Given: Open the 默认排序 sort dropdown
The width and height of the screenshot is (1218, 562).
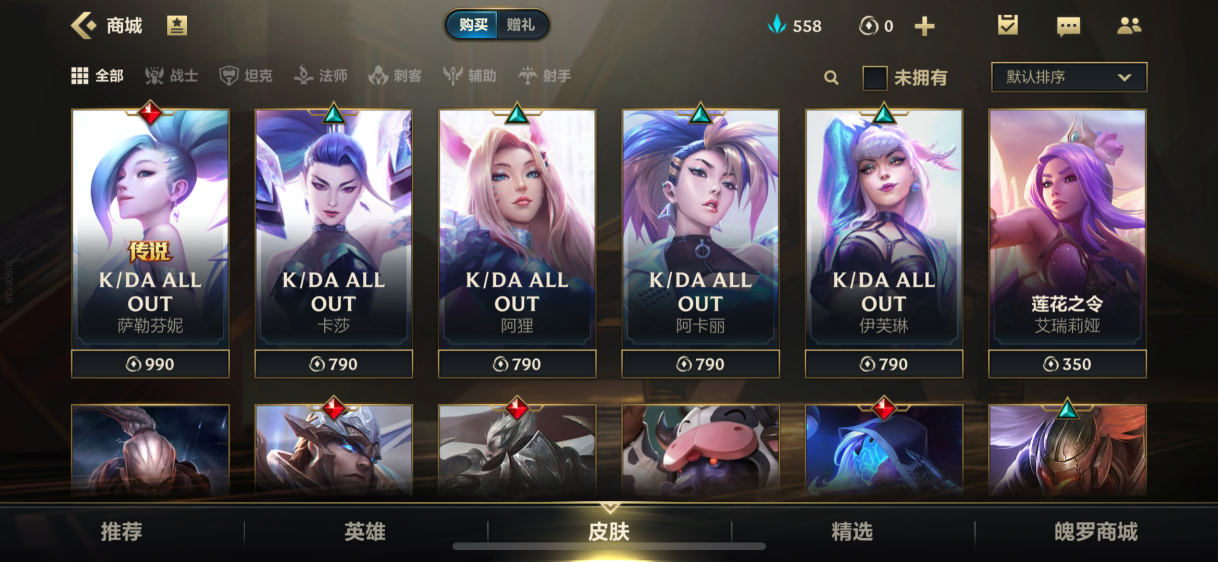Looking at the screenshot, I should tap(1068, 77).
